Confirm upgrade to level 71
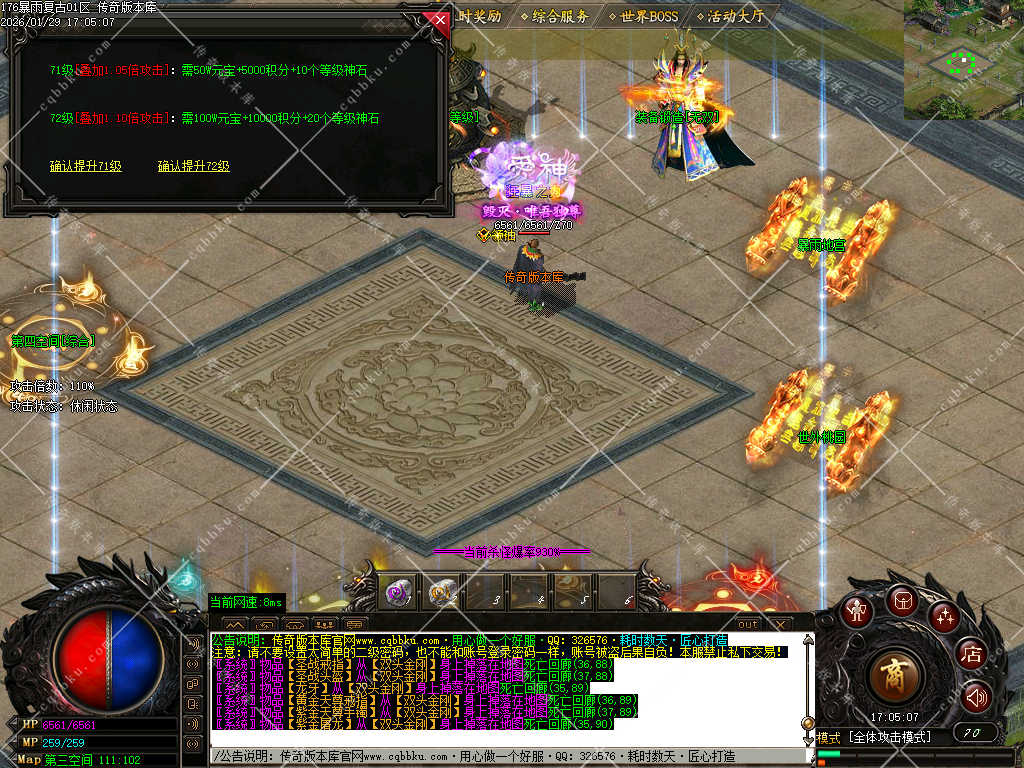 [86, 166]
